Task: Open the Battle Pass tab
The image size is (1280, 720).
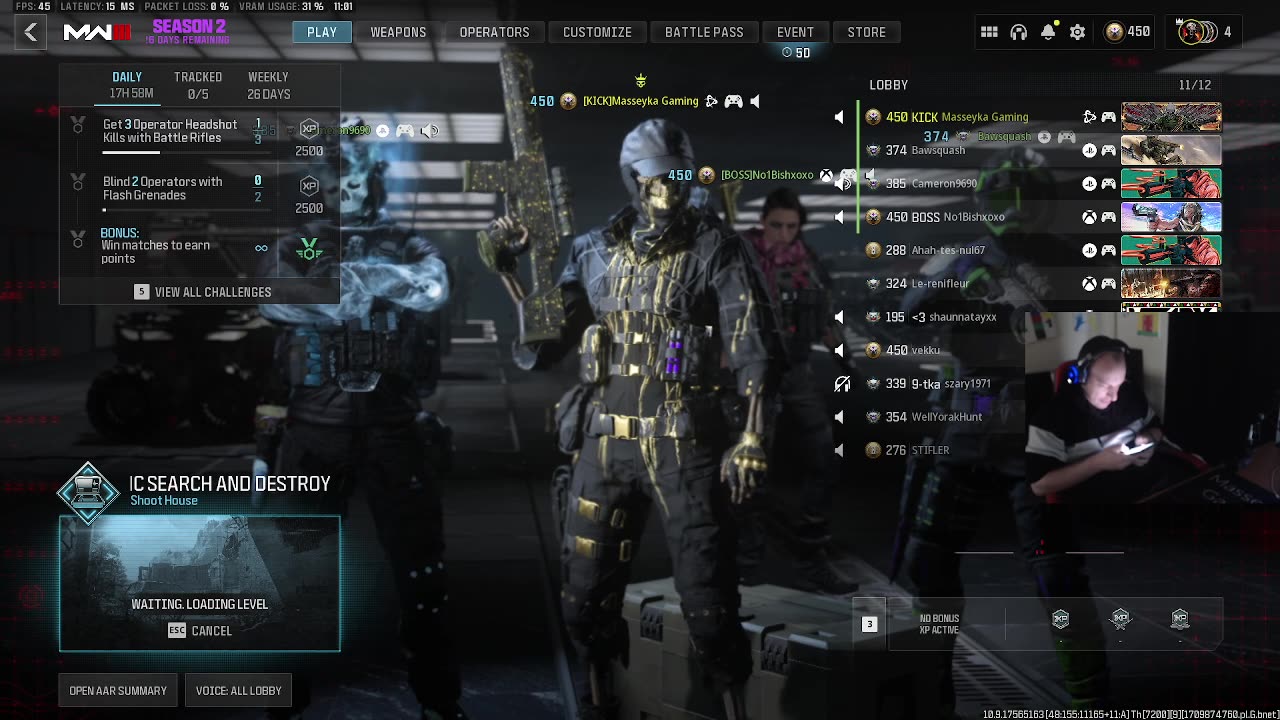Action: [704, 32]
